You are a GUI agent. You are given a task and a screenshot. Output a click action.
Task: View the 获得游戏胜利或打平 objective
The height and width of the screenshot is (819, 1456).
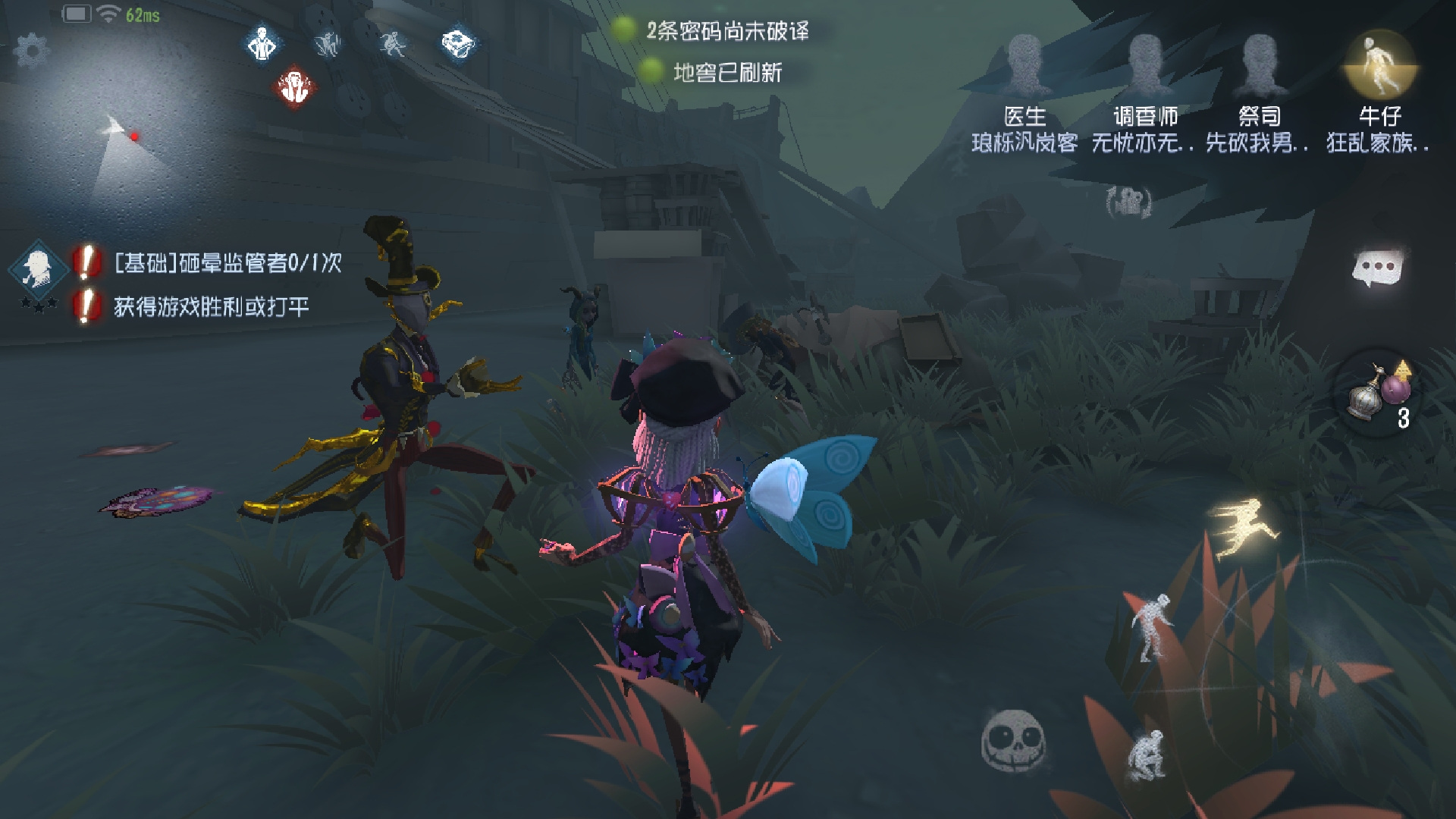211,306
